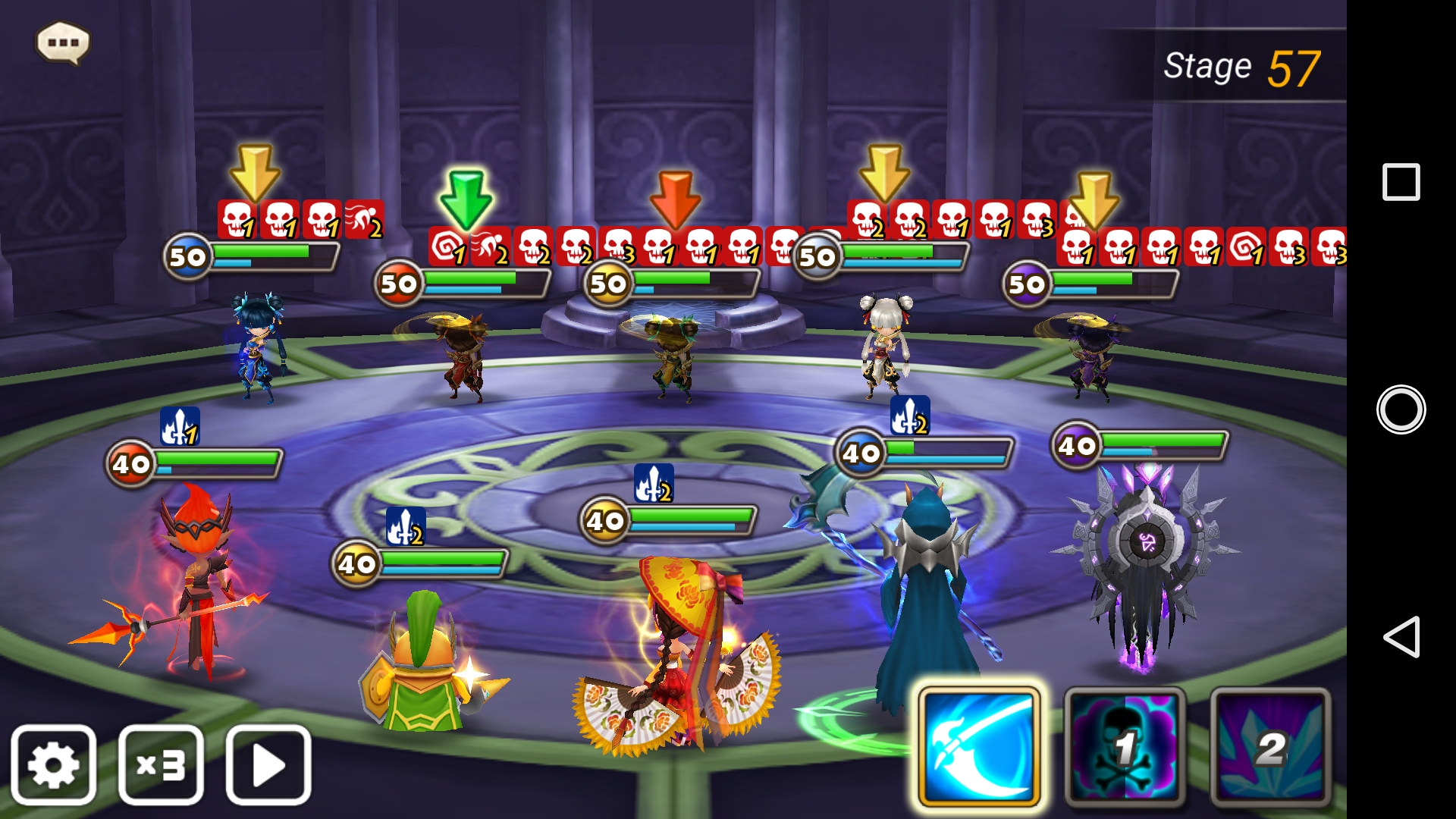1456x819 pixels.
Task: Select the purple crystal skill
Action: point(1270,748)
